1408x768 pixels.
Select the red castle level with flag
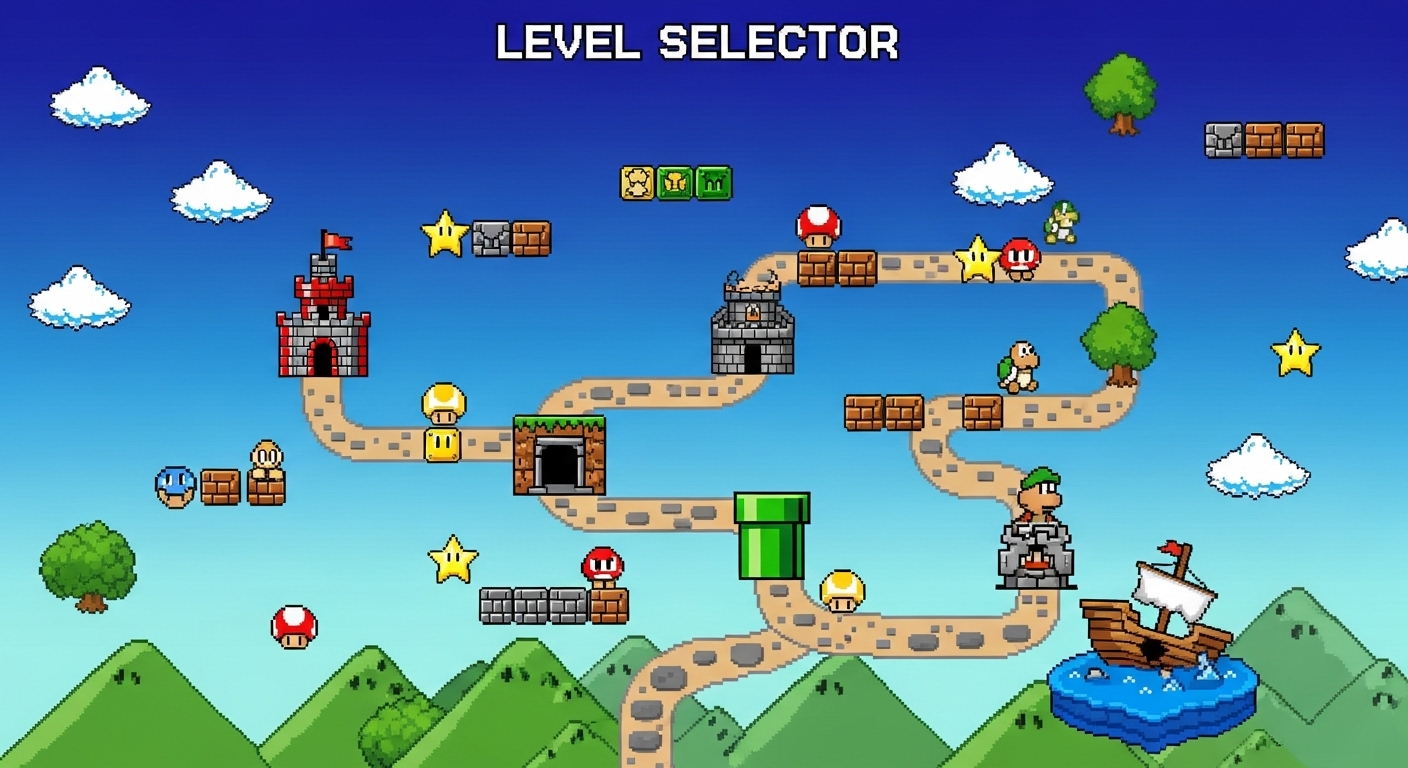tap(323, 322)
